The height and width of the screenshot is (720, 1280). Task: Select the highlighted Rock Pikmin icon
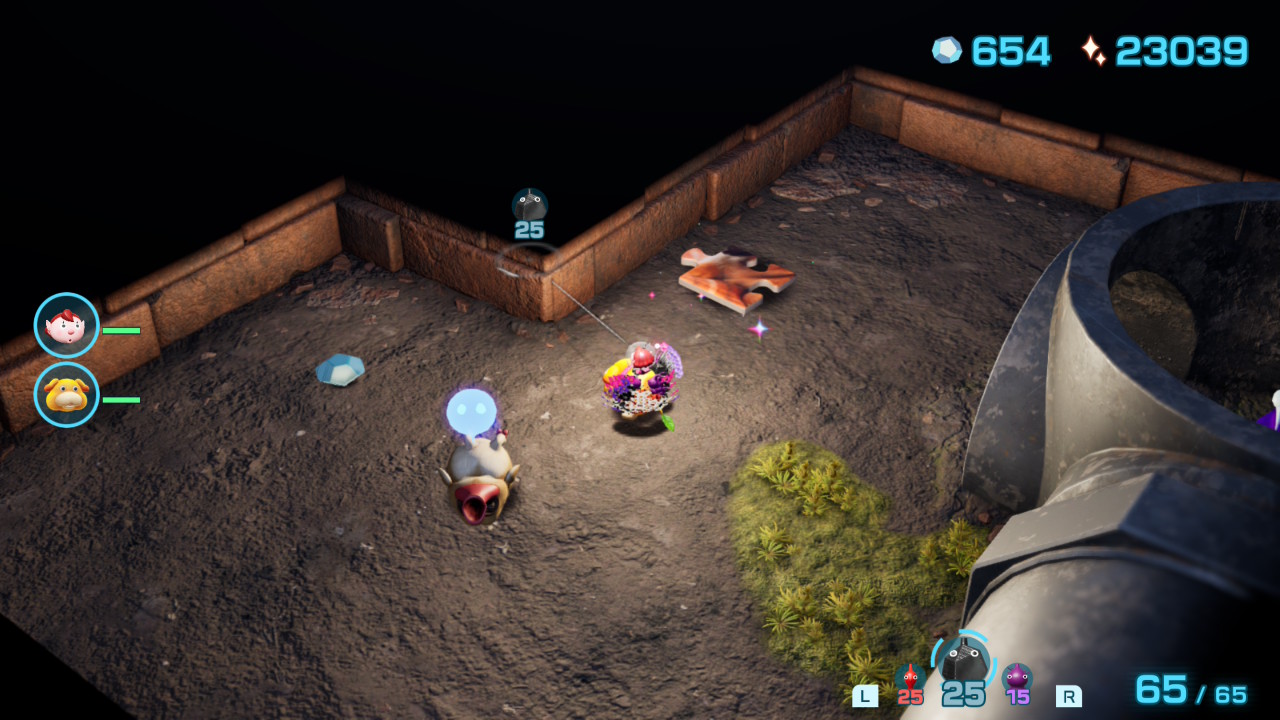(x=965, y=662)
